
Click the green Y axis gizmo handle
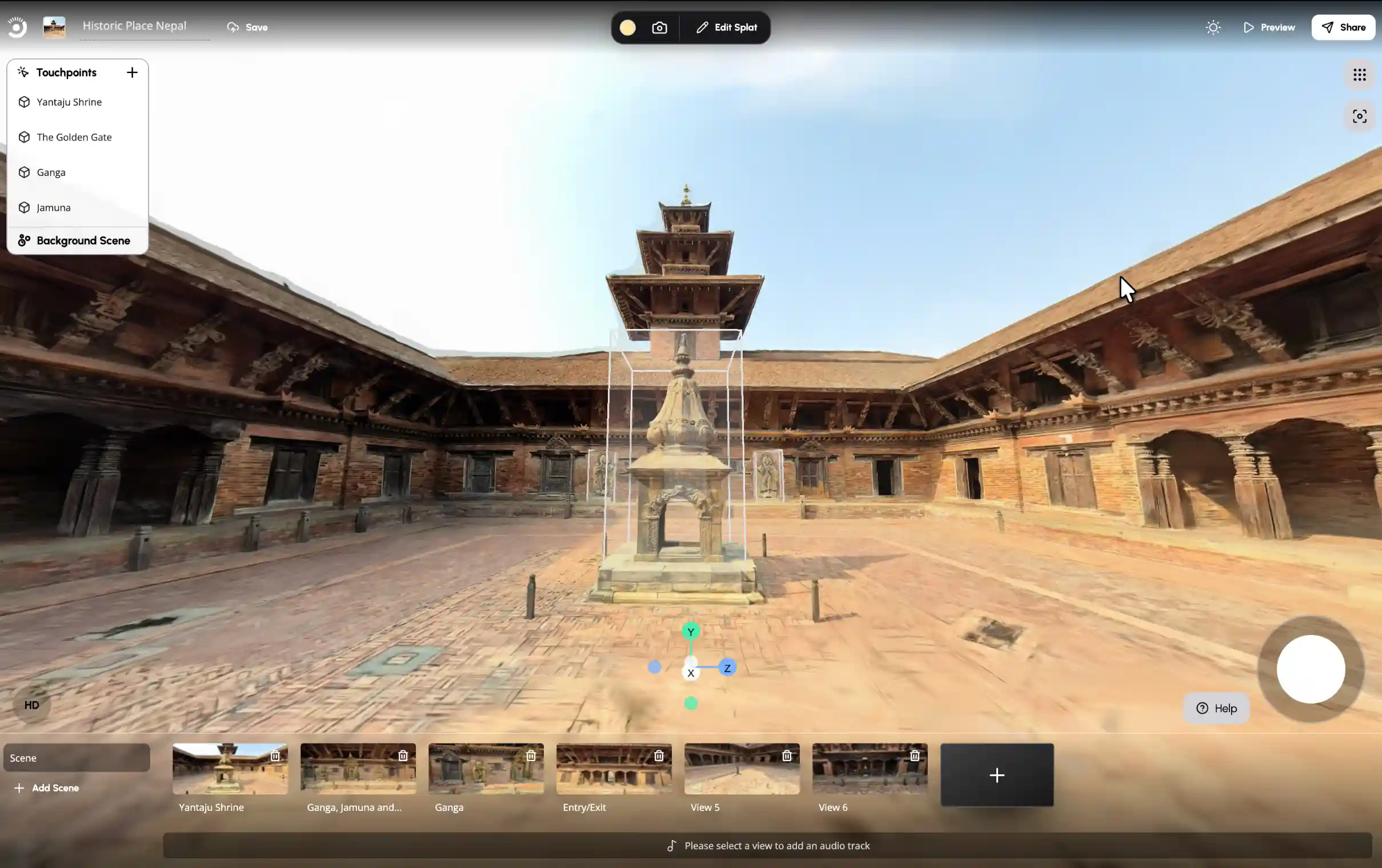690,632
